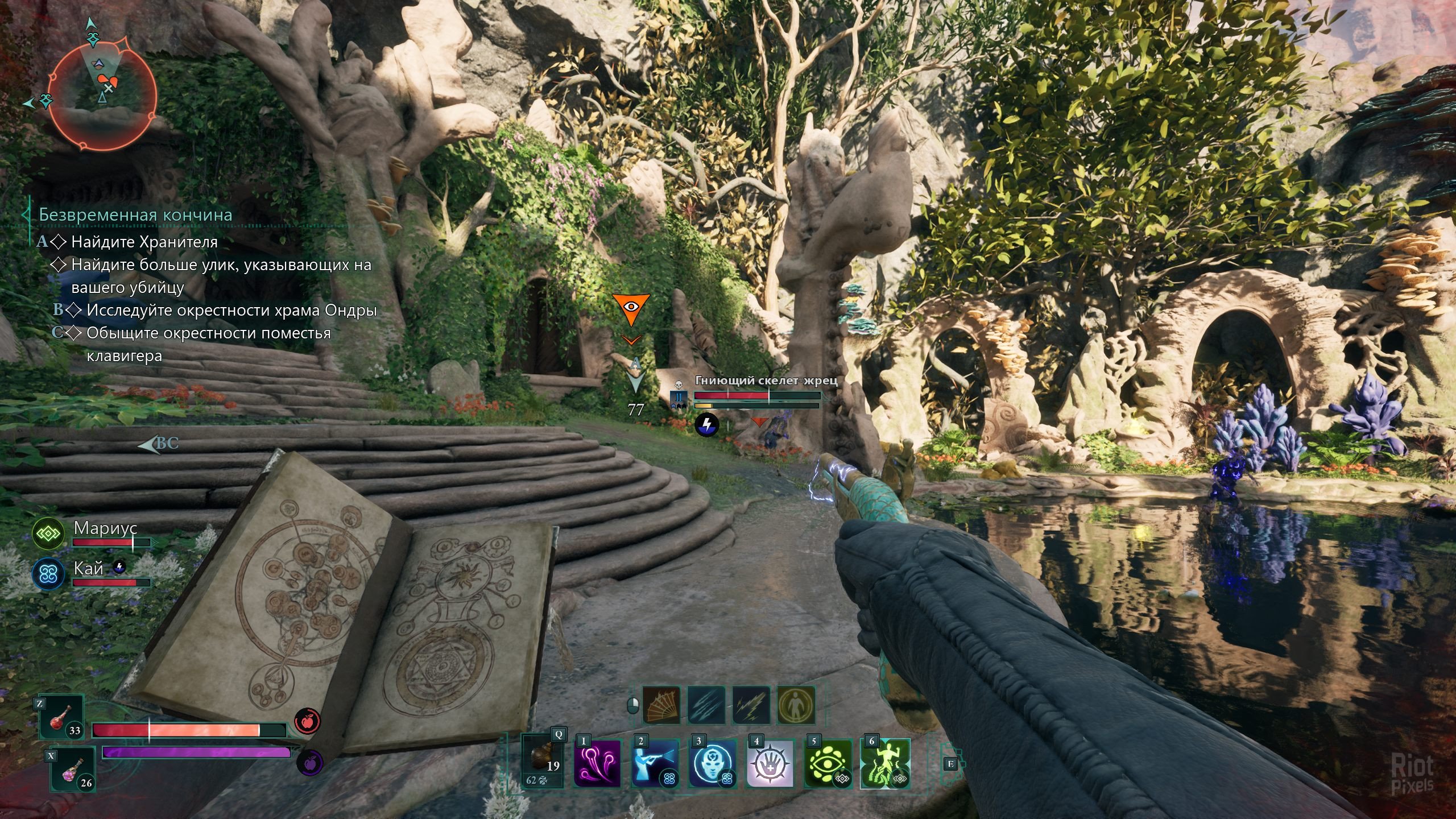The height and width of the screenshot is (819, 1456).
Task: Activate Kai's gunshot ability in slot 2
Action: pyautogui.click(x=655, y=764)
